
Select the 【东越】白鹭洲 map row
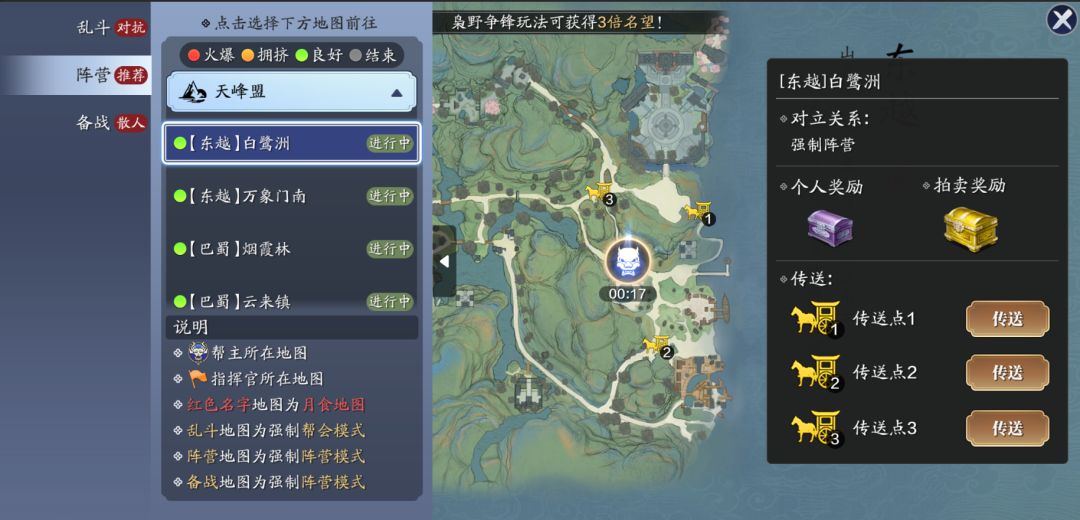coord(291,143)
